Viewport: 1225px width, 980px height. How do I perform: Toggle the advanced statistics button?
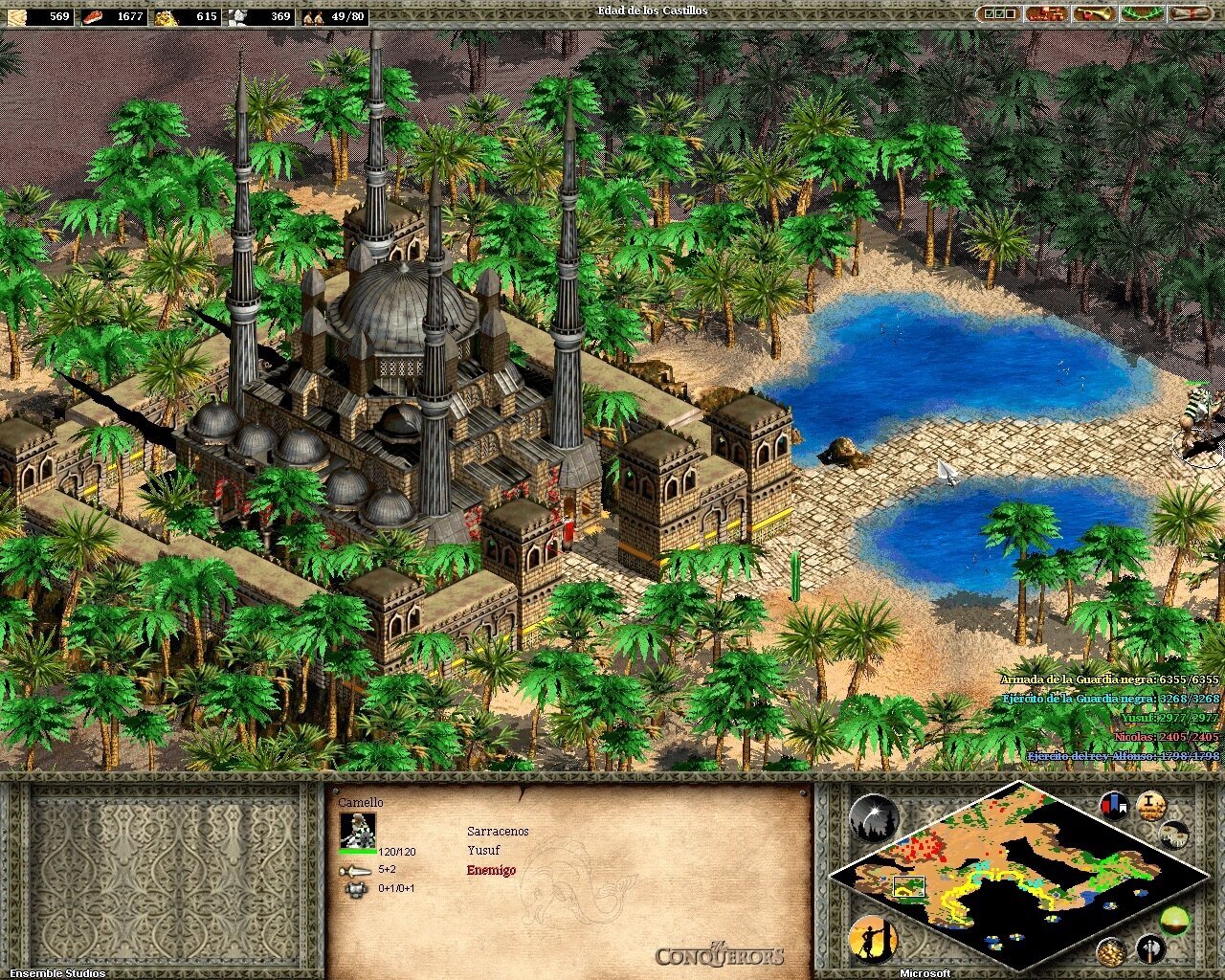click(1150, 805)
